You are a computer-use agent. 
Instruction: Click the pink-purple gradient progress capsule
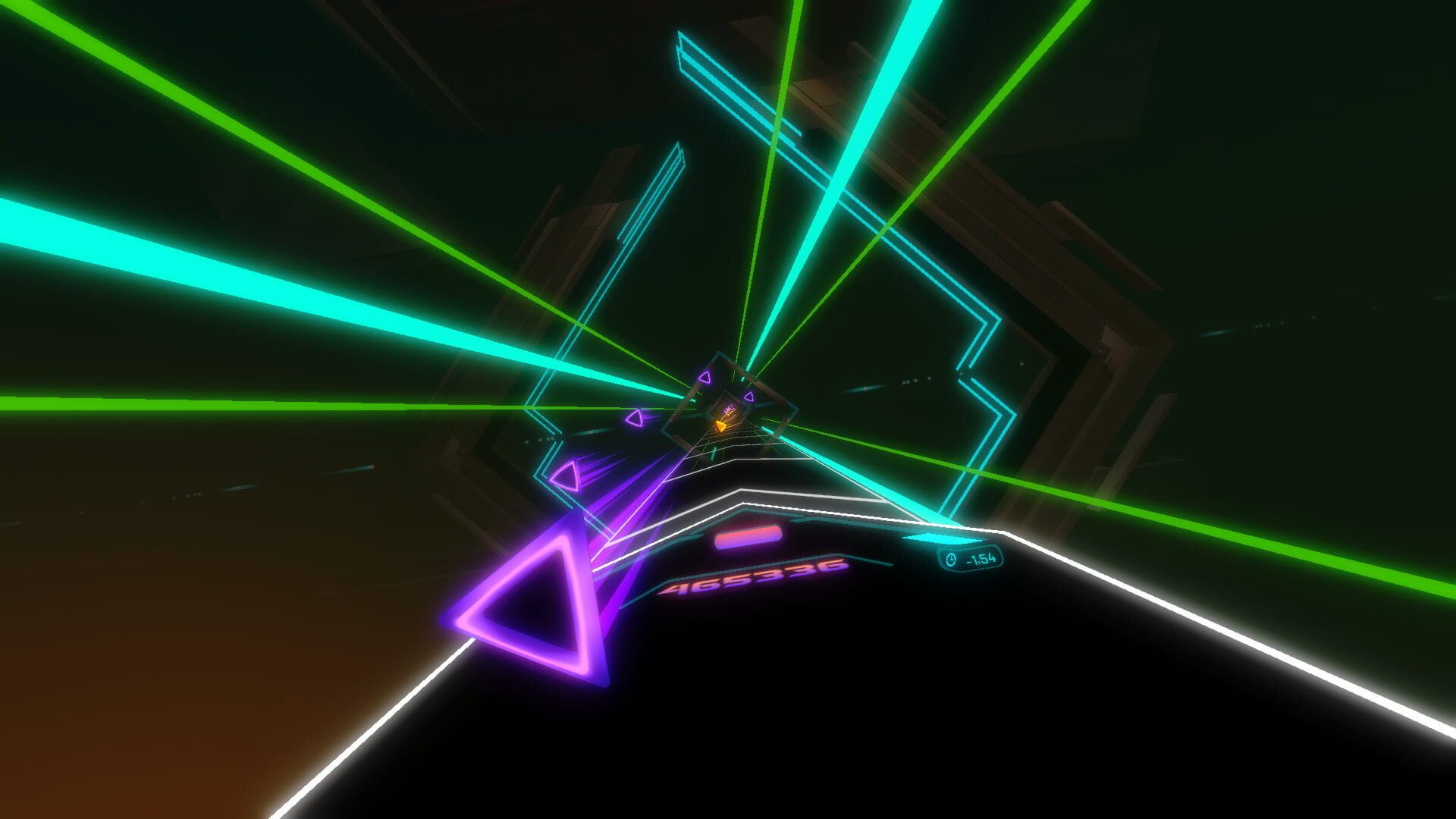747,536
